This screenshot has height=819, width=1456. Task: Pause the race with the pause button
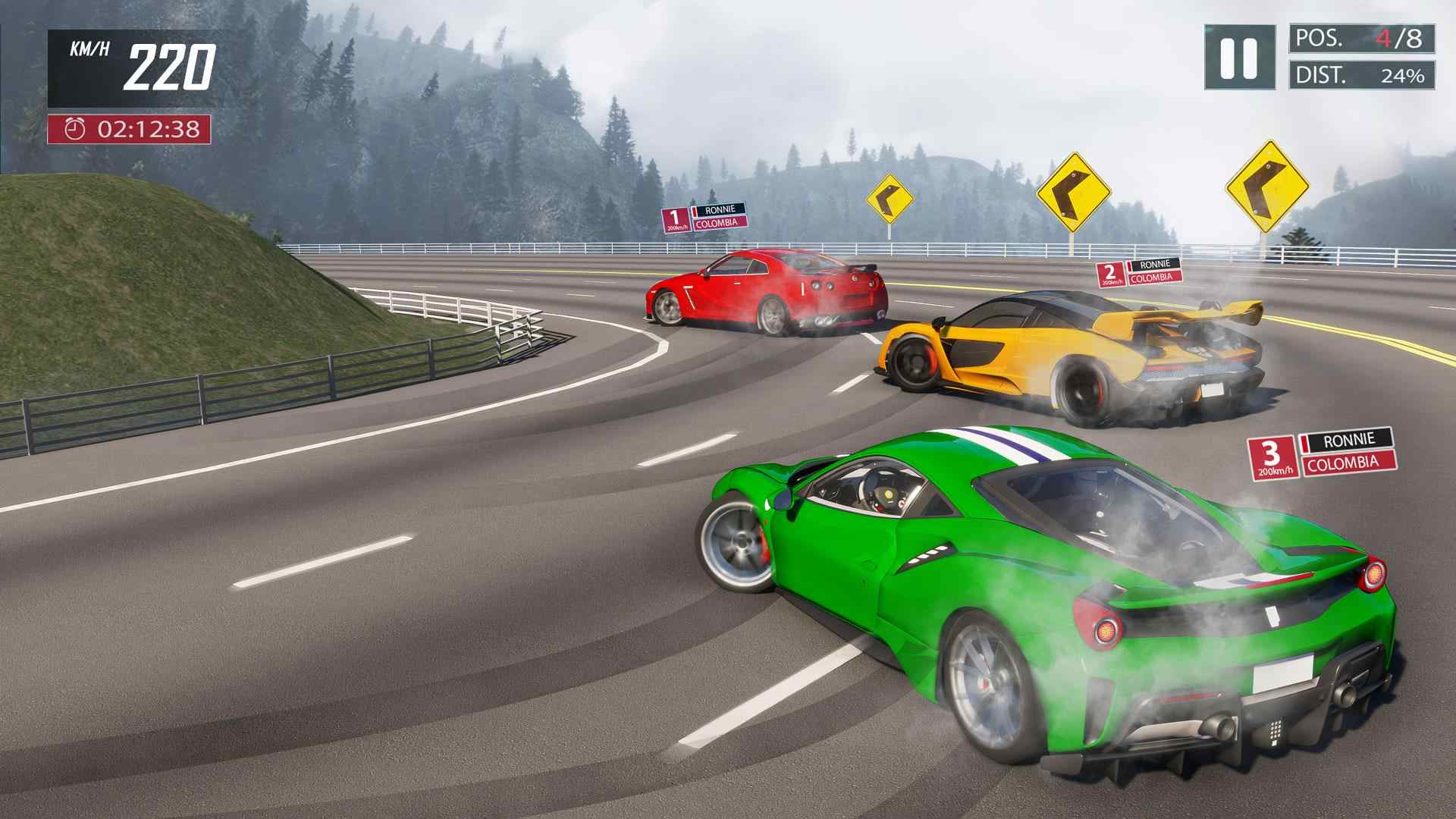[1239, 57]
